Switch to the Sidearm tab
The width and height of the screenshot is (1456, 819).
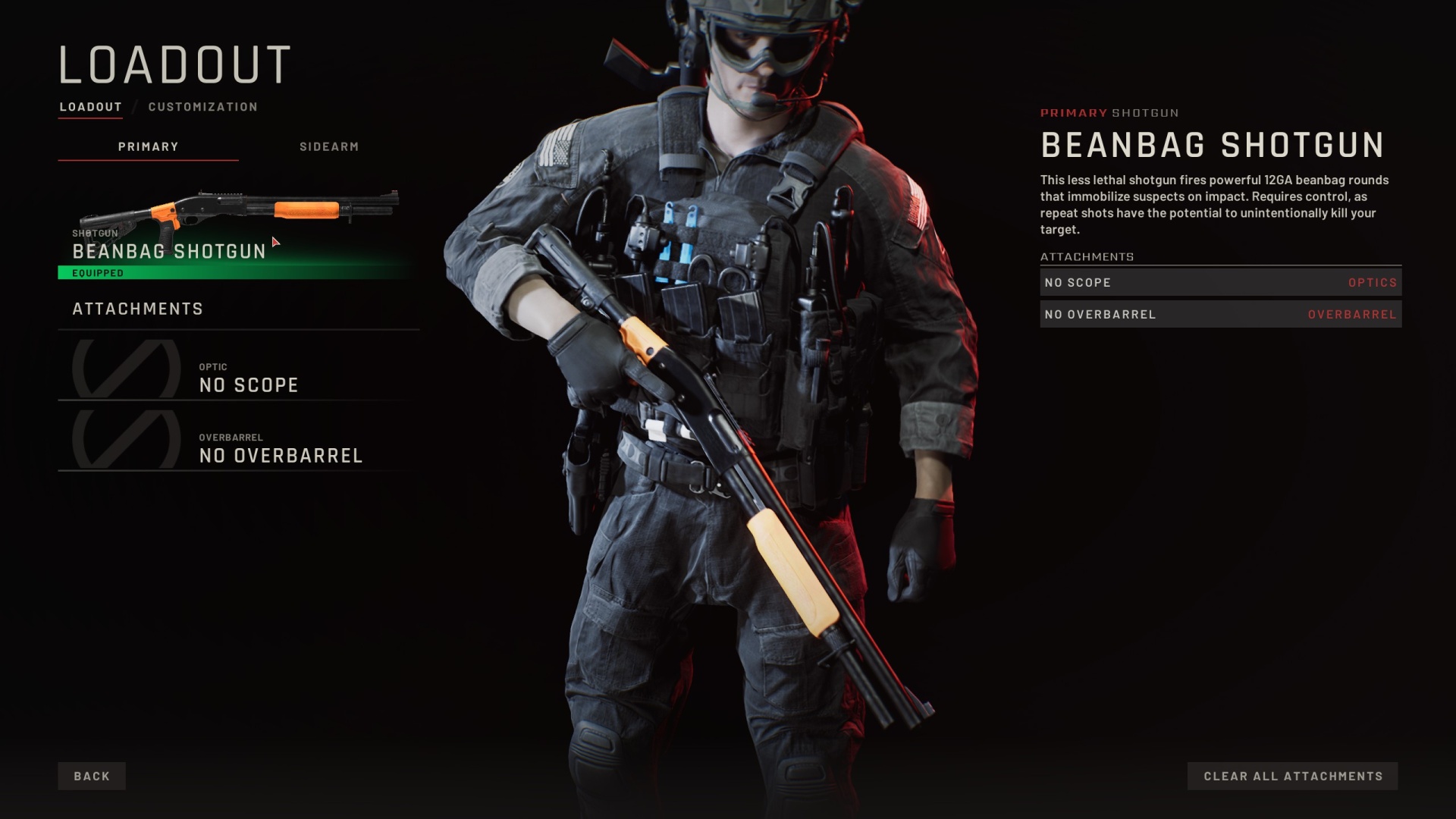[x=328, y=146]
